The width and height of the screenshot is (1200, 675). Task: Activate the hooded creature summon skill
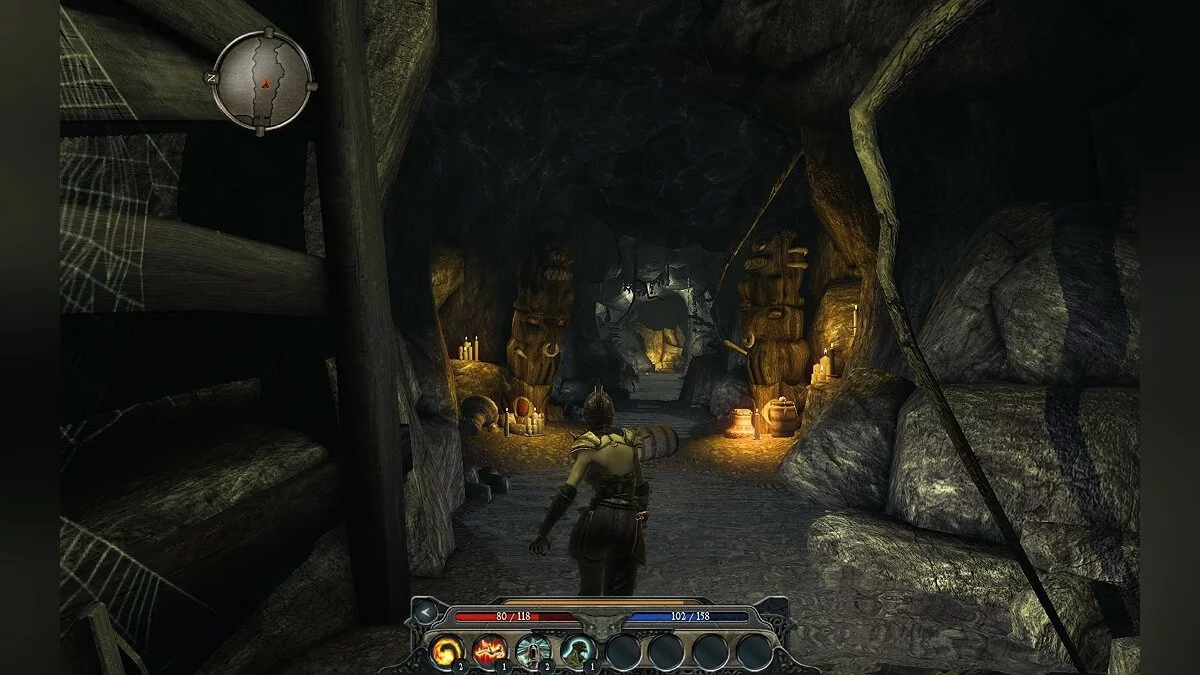pos(578,651)
